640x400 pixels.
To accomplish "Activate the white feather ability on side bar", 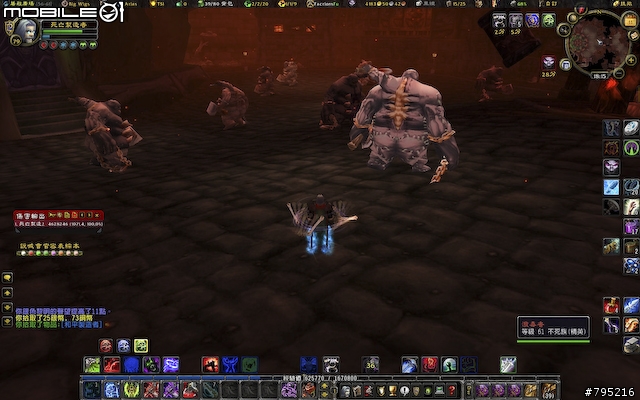I will point(631,127).
